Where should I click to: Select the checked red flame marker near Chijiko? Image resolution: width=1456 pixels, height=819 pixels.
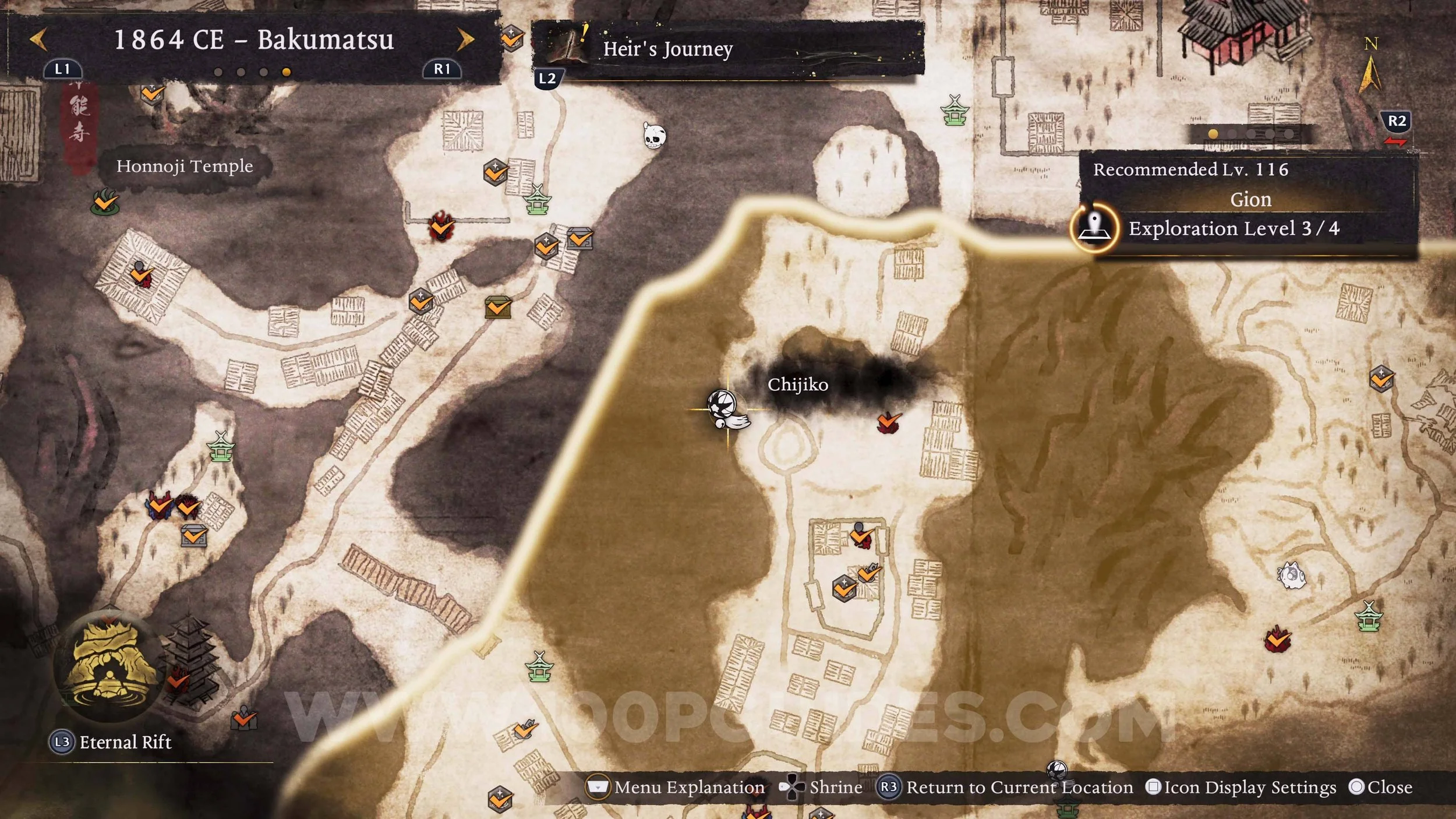tap(888, 422)
